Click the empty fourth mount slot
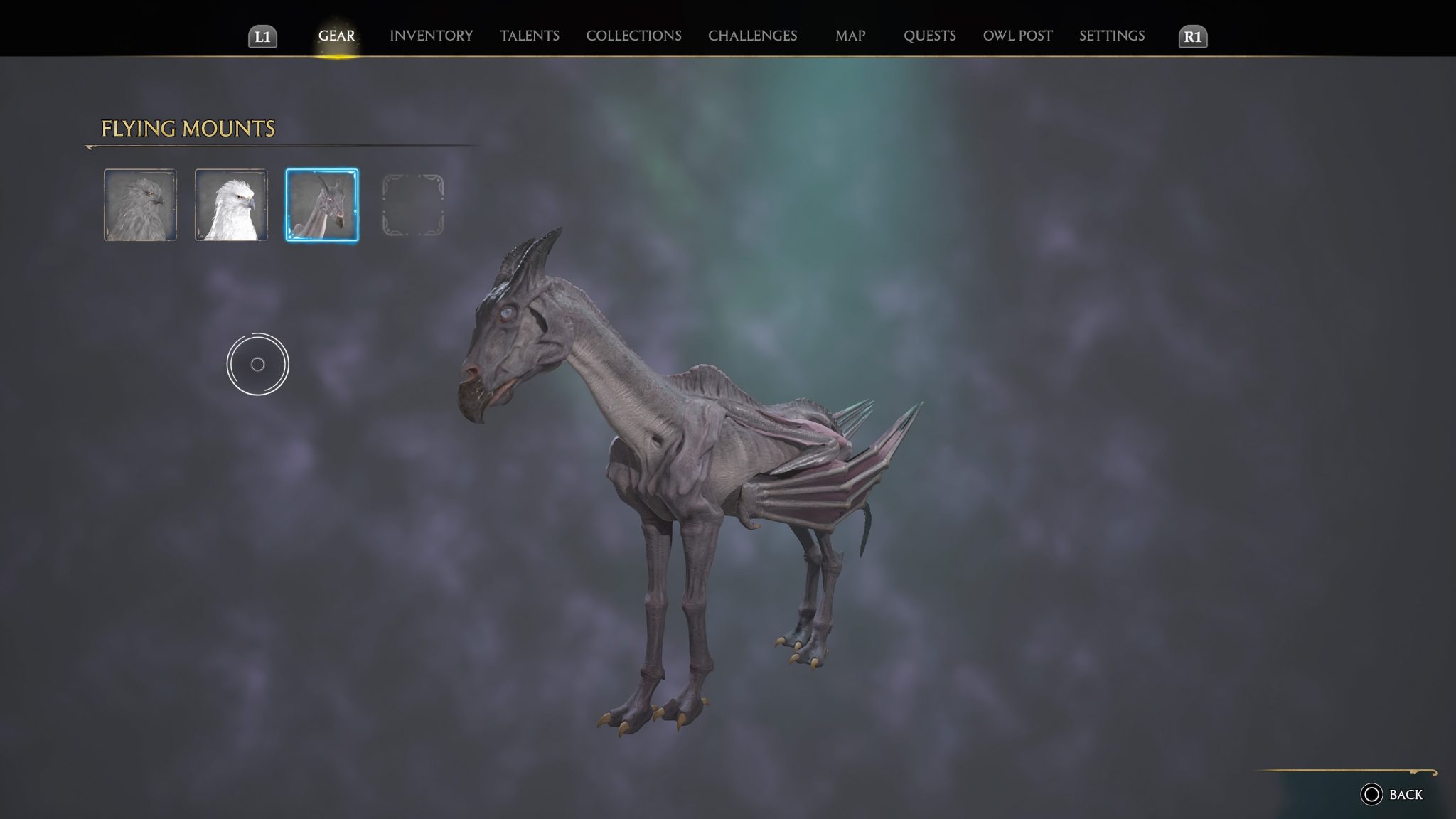 click(413, 205)
